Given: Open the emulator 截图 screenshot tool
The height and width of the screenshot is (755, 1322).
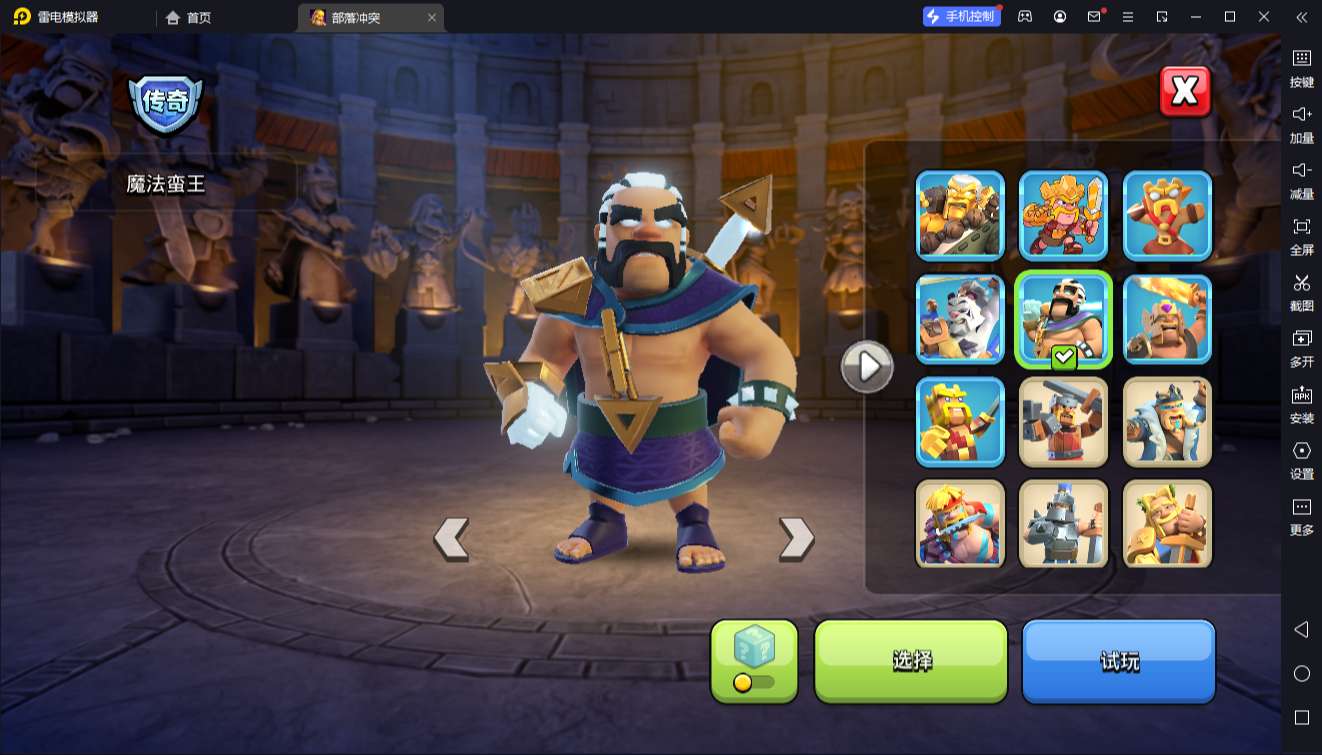Looking at the screenshot, I should [1301, 291].
